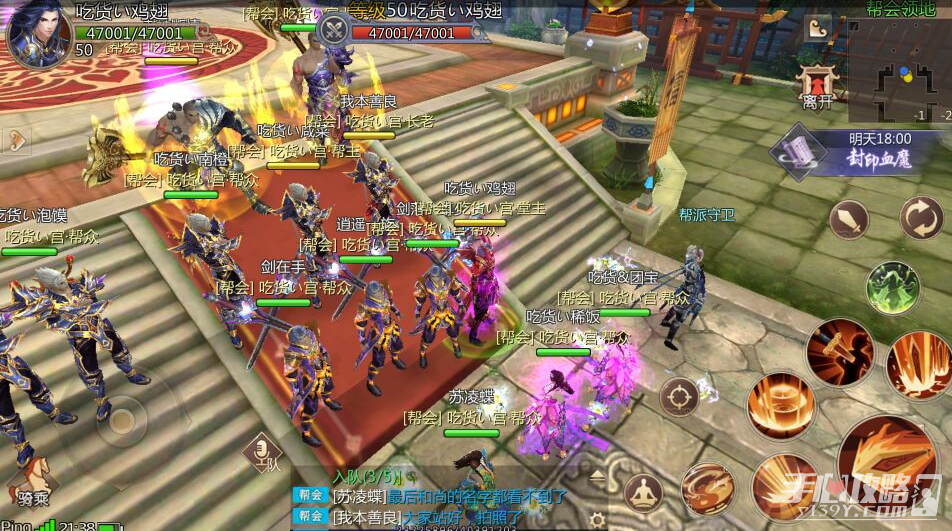Click the 离开 leave button
Screen dimensions: 952x531
pyautogui.click(x=817, y=88)
